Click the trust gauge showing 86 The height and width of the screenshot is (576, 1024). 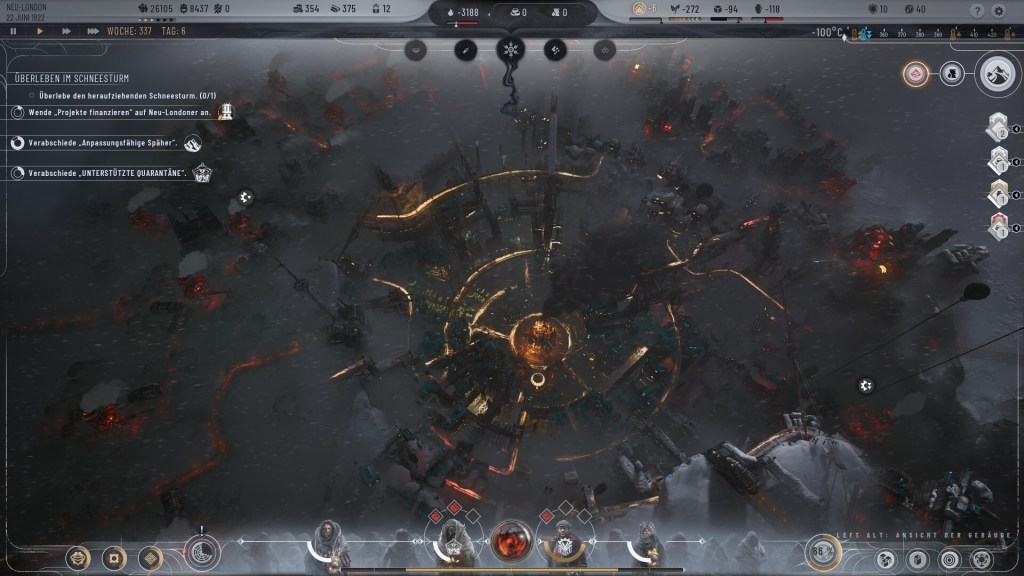[823, 551]
